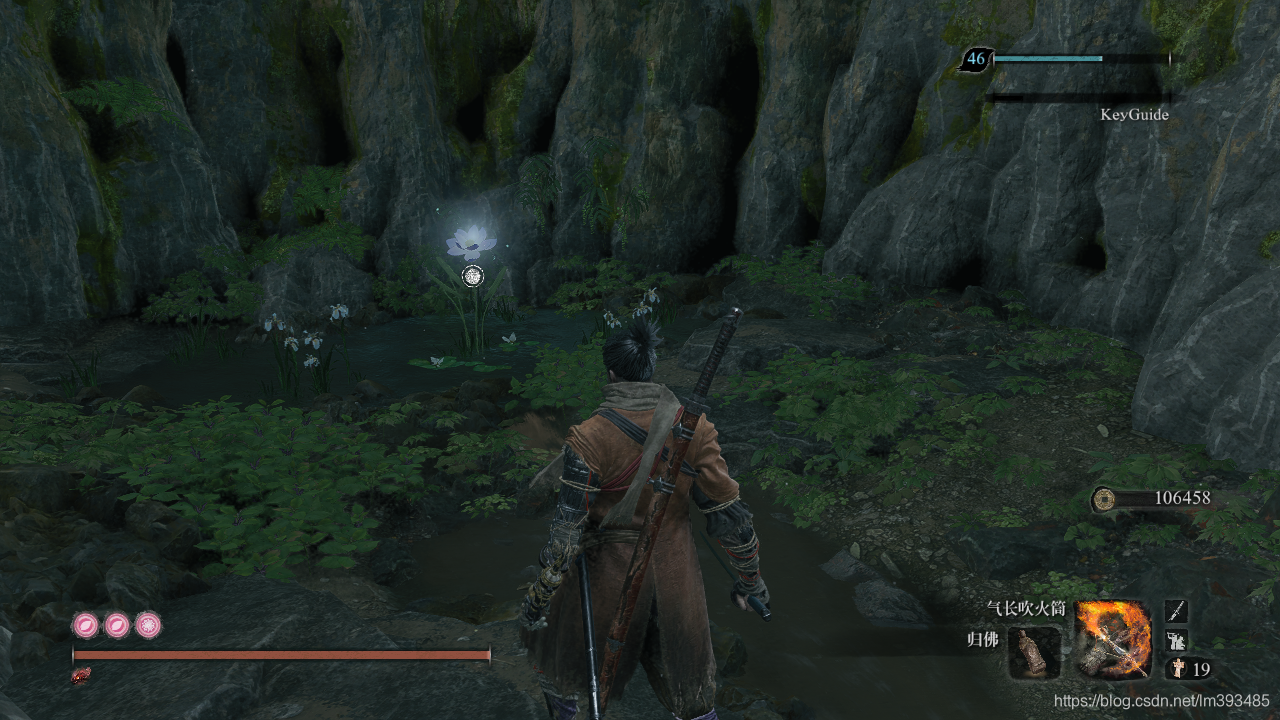Select the small slot below the katana icon
The image size is (1280, 720).
coord(1176,640)
